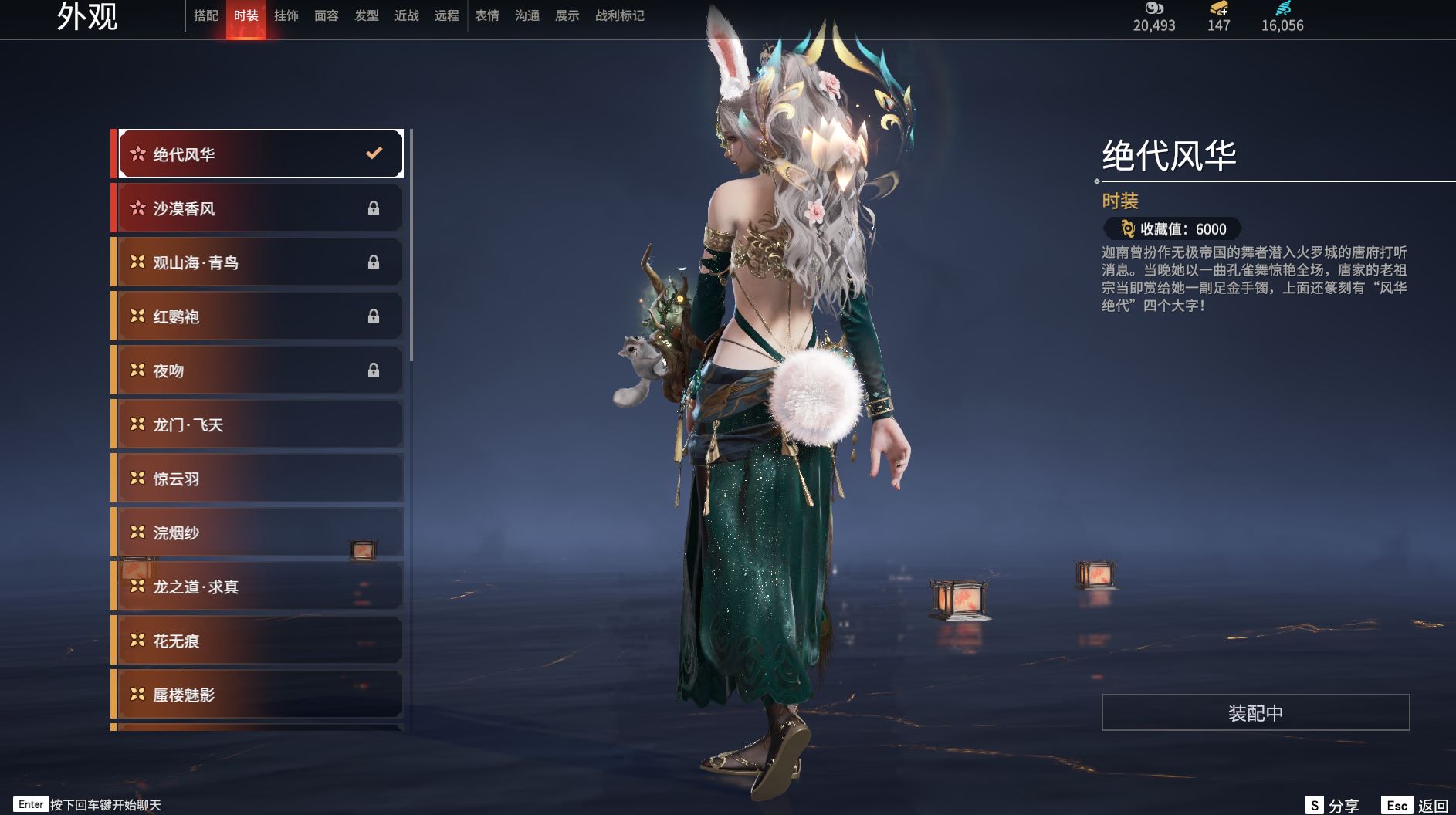The width and height of the screenshot is (1456, 815).
Task: Click the 装配中 equip button
Action: coord(1255,712)
